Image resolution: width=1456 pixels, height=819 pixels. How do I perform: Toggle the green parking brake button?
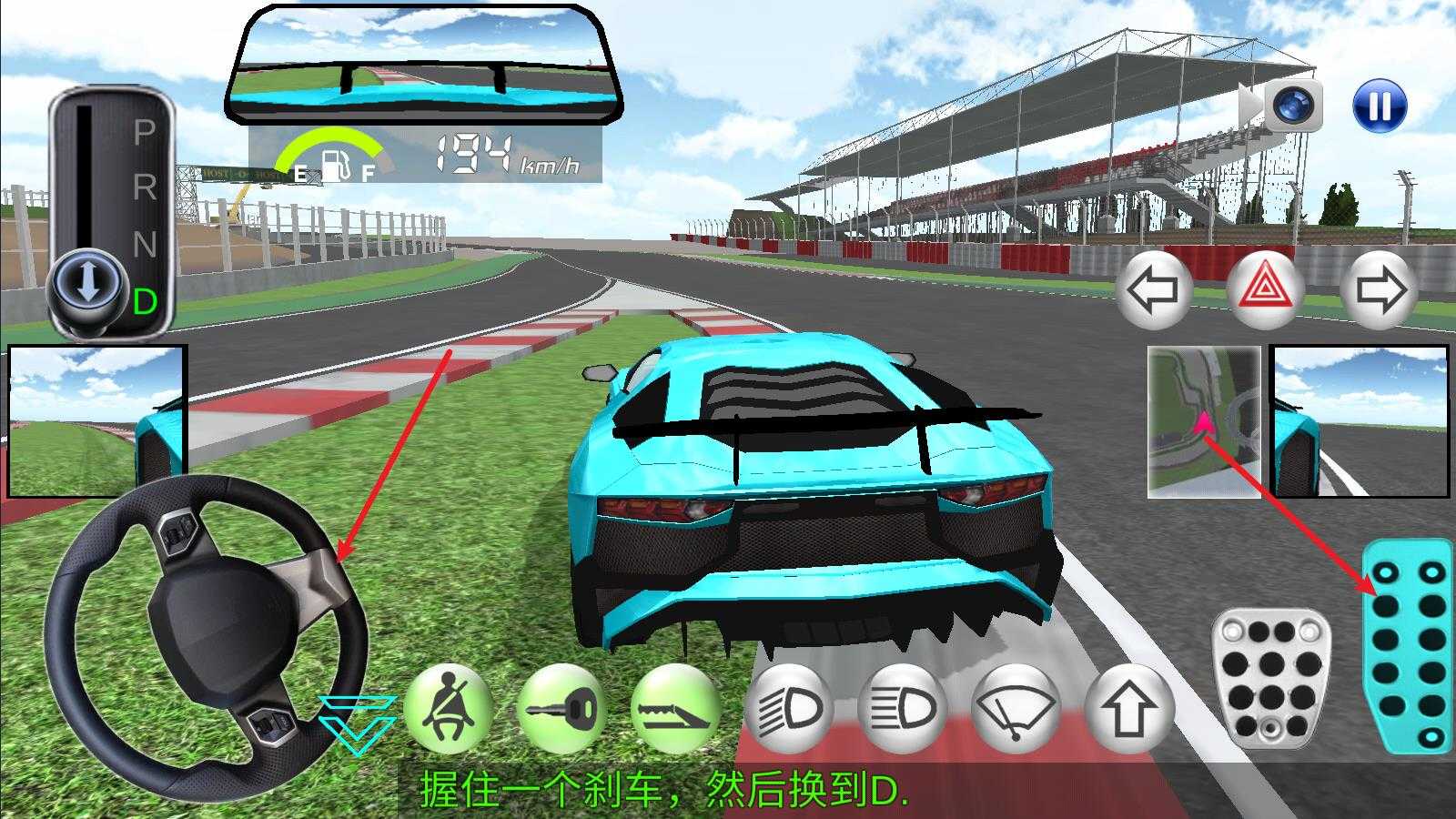(x=674, y=708)
